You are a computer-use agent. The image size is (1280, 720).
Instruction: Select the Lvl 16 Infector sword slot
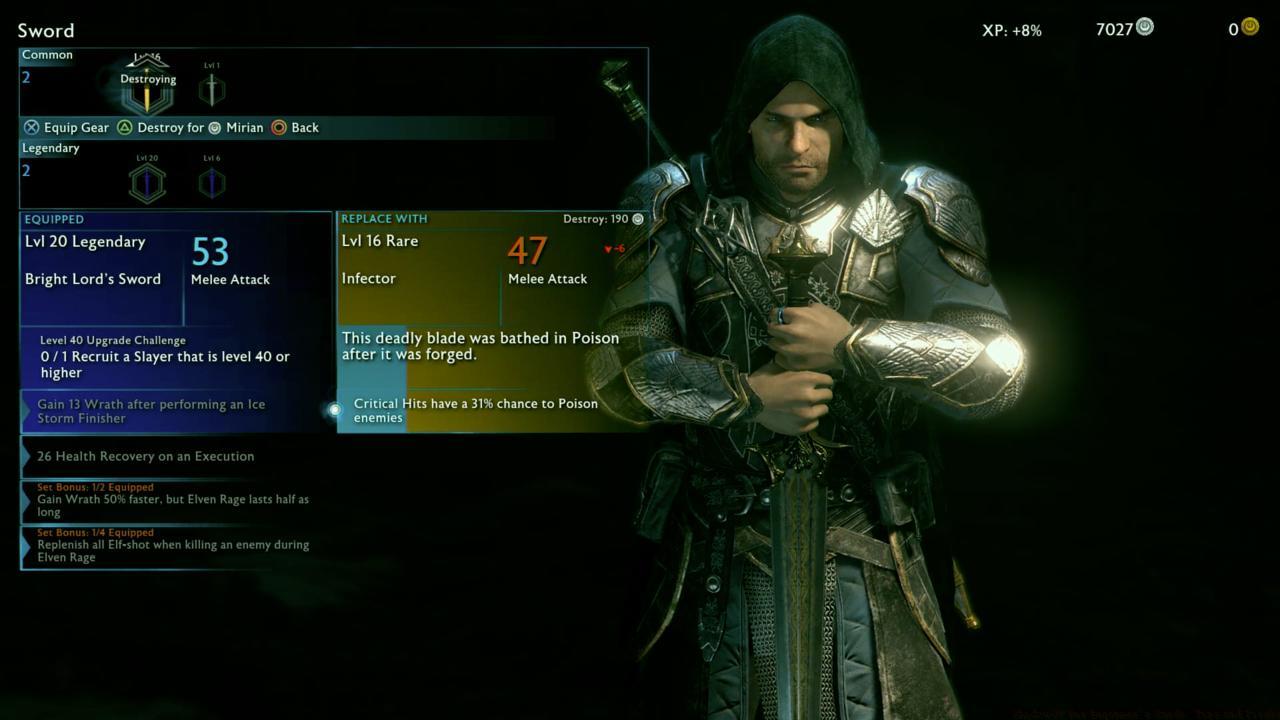pyautogui.click(x=147, y=94)
